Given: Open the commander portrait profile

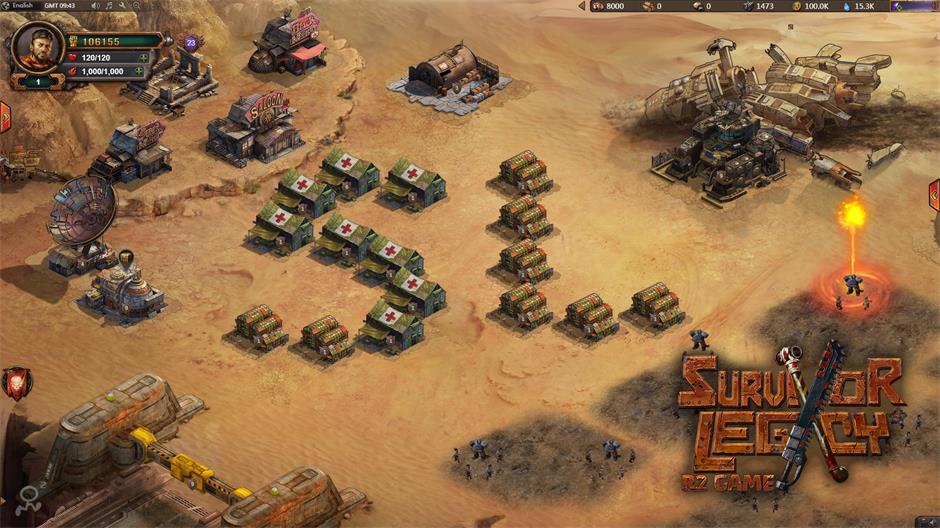Looking at the screenshot, I should pos(37,48).
